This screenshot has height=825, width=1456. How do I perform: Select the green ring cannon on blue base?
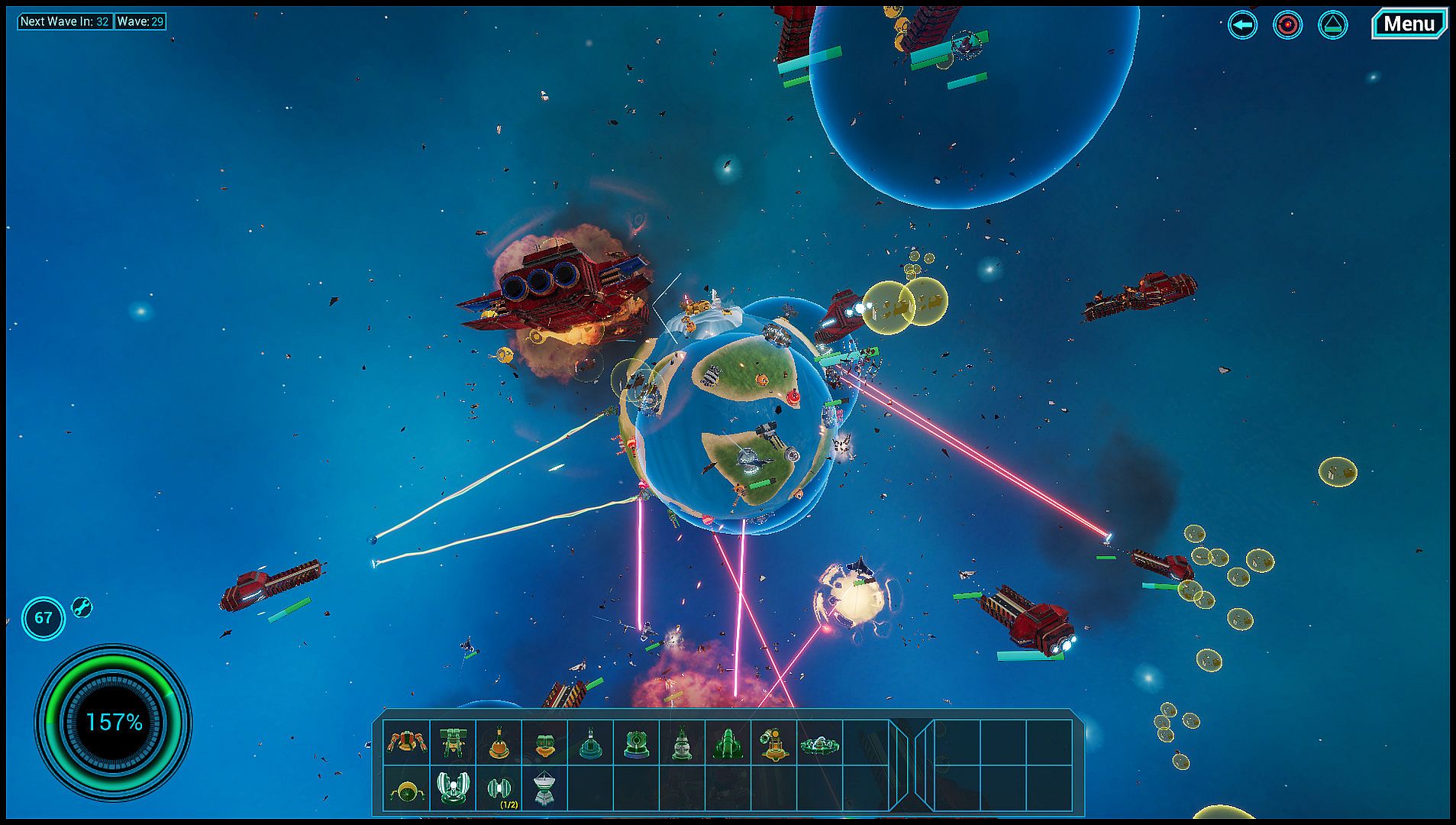point(636,742)
